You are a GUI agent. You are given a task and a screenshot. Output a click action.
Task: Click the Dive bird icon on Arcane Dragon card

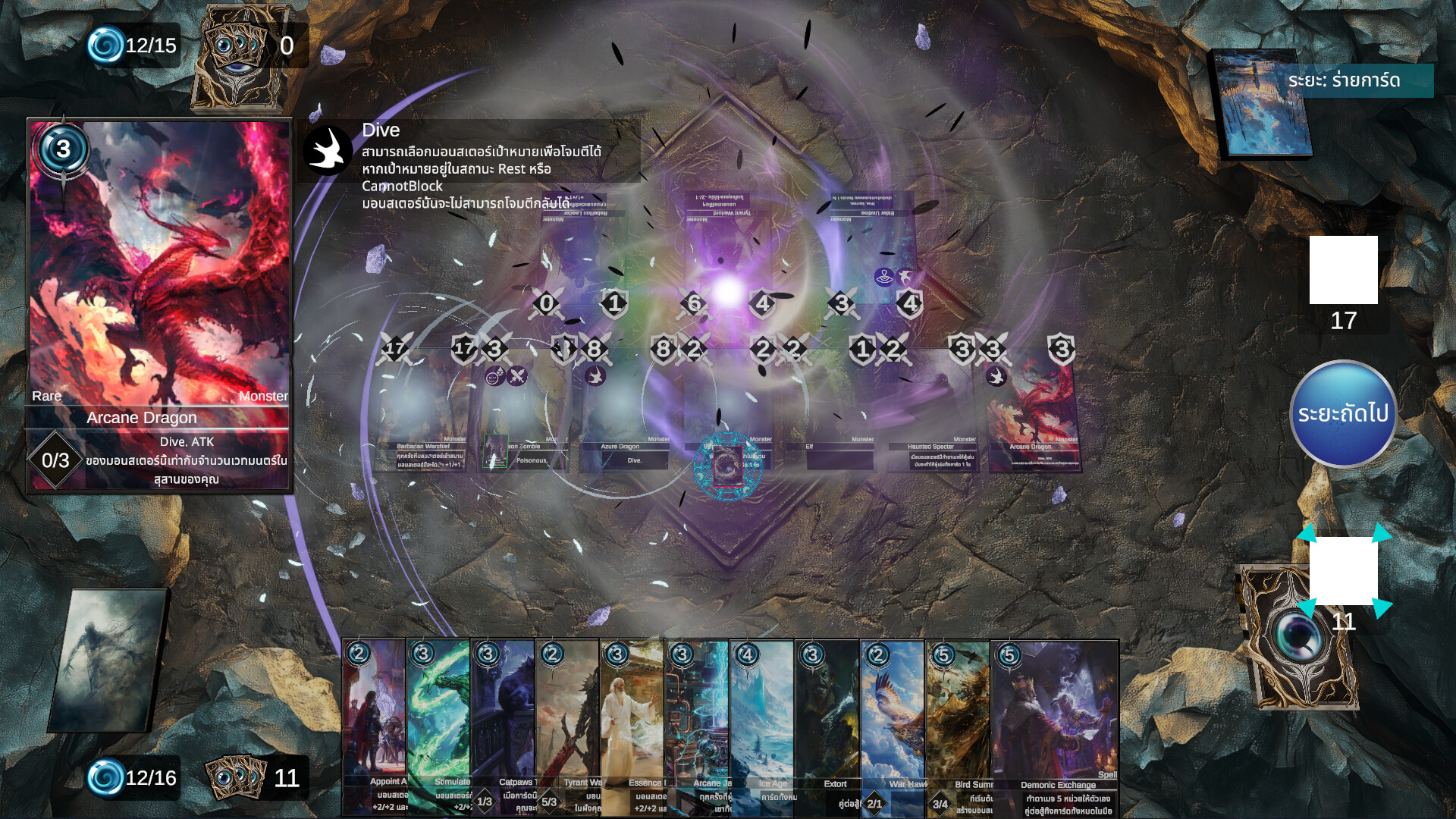tap(996, 377)
